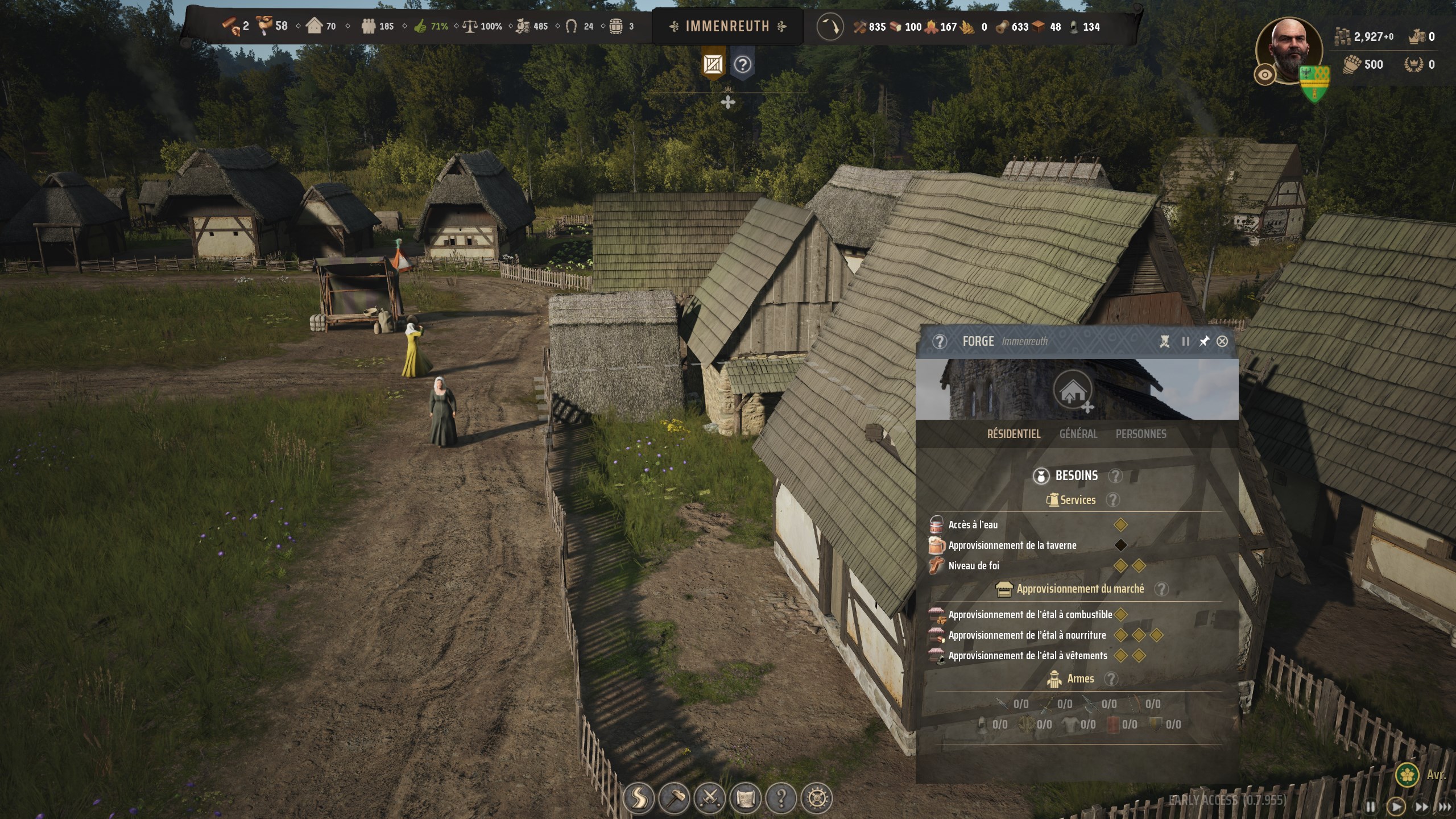Open the Immenreuth settlement name banner
This screenshot has height=819, width=1456.
click(727, 26)
